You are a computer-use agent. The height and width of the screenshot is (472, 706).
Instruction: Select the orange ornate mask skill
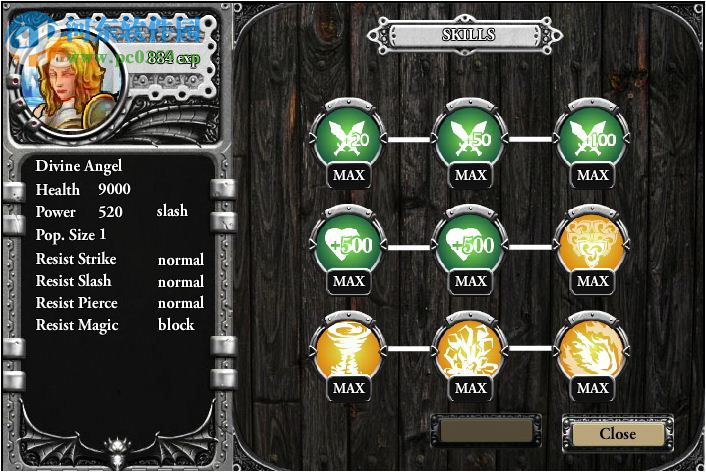(x=592, y=245)
